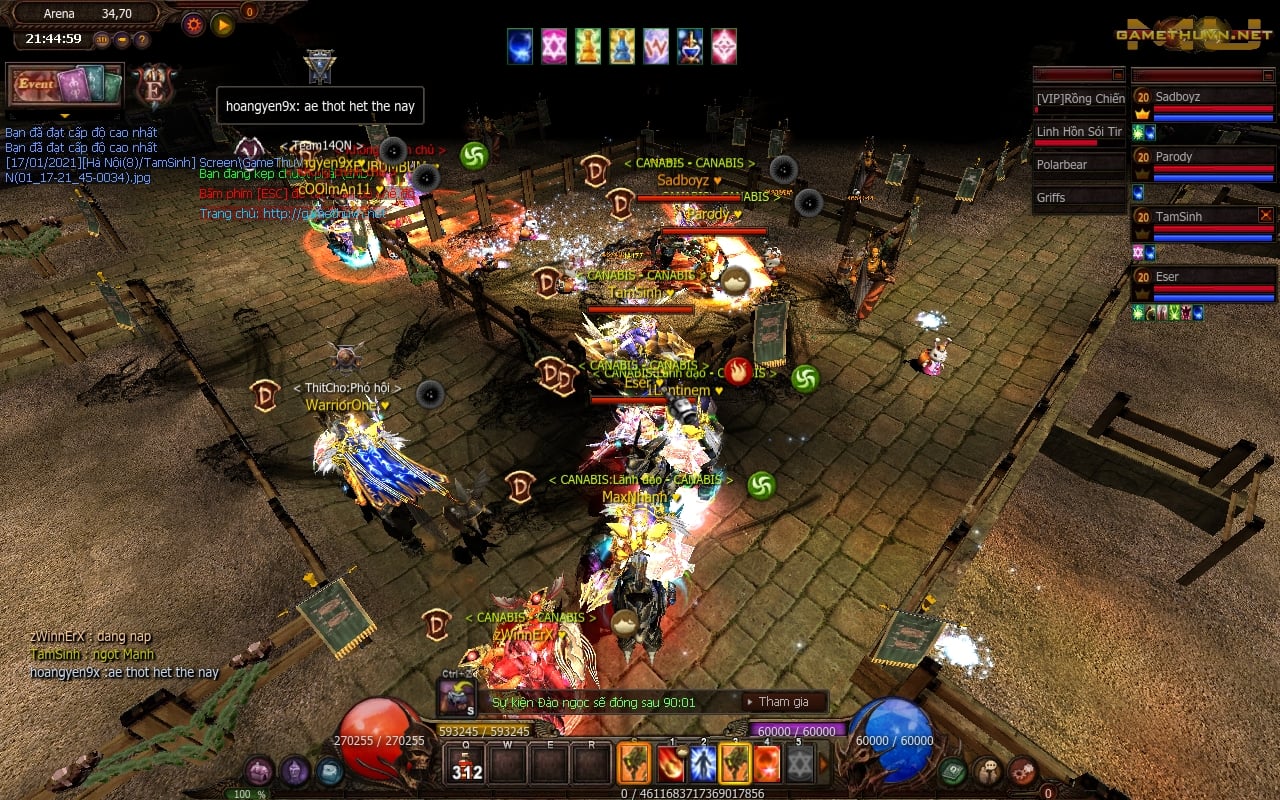Open the Event cards panel
The height and width of the screenshot is (800, 1280).
[65, 86]
